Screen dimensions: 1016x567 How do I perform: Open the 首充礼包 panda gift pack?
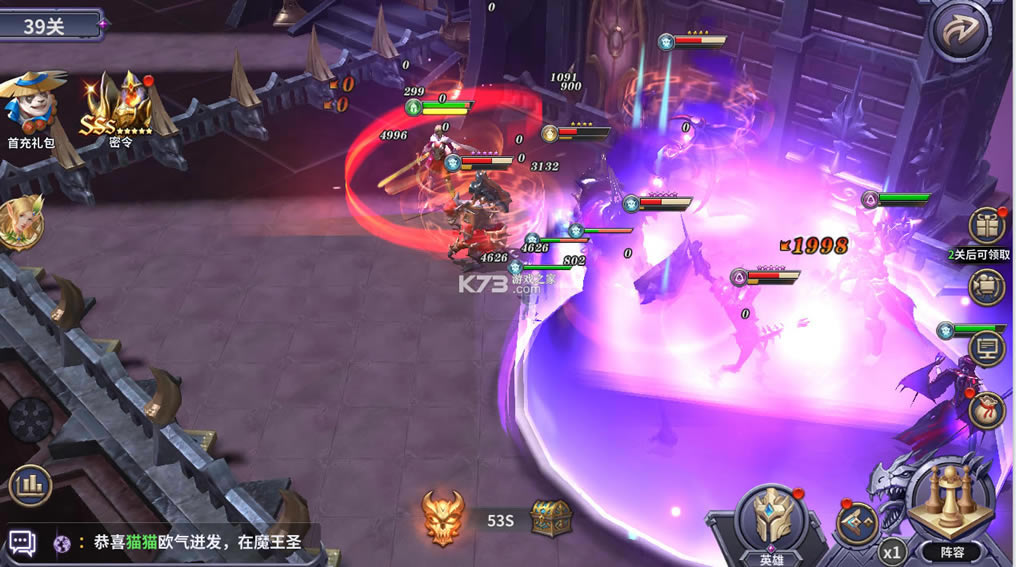point(31,103)
